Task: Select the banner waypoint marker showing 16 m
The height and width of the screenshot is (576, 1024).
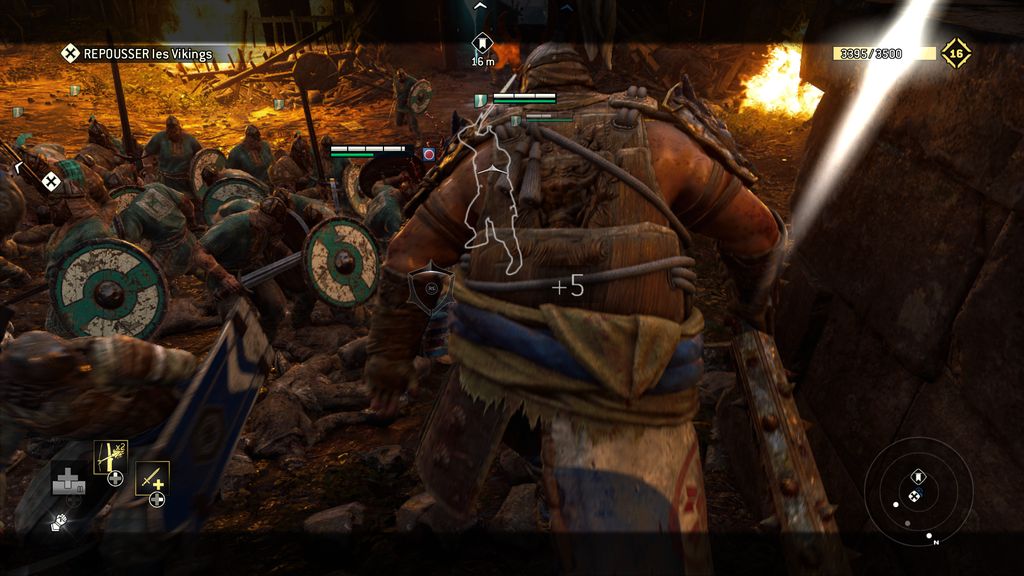Action: (x=483, y=44)
